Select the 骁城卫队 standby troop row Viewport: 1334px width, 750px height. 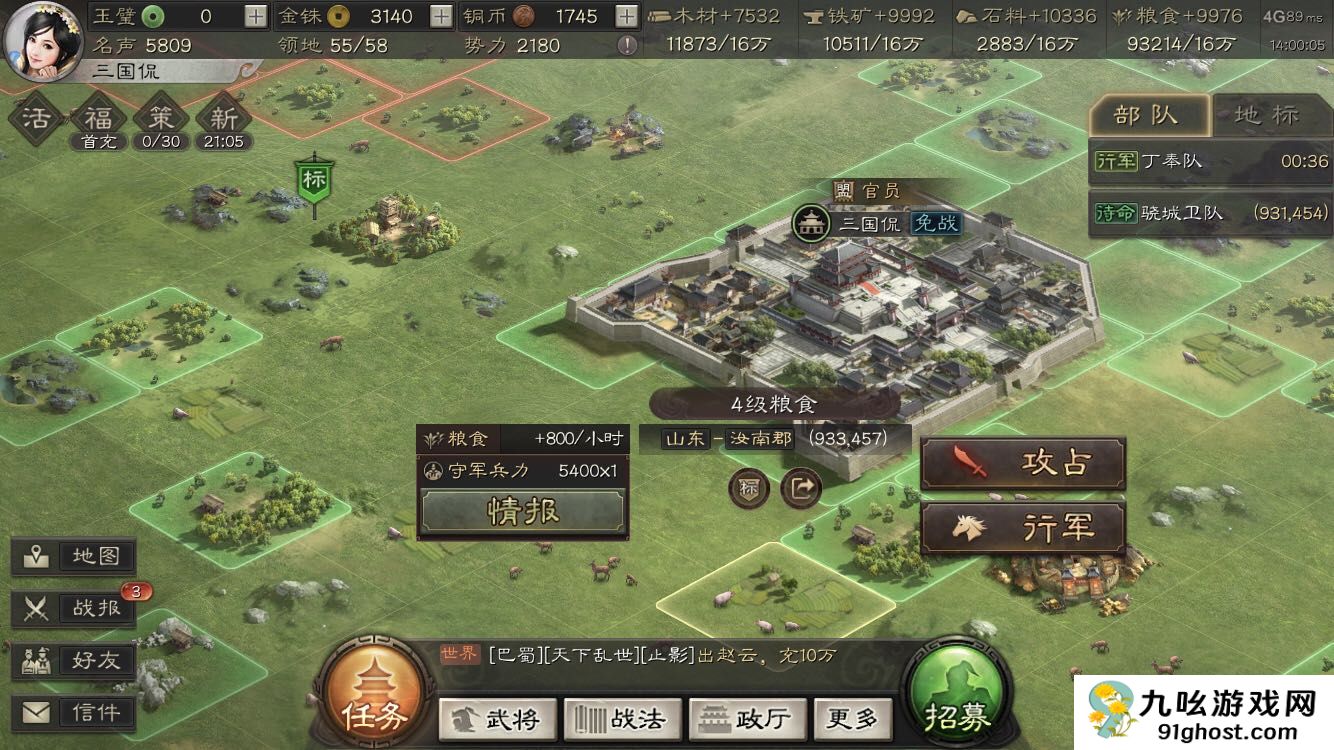click(x=1210, y=212)
